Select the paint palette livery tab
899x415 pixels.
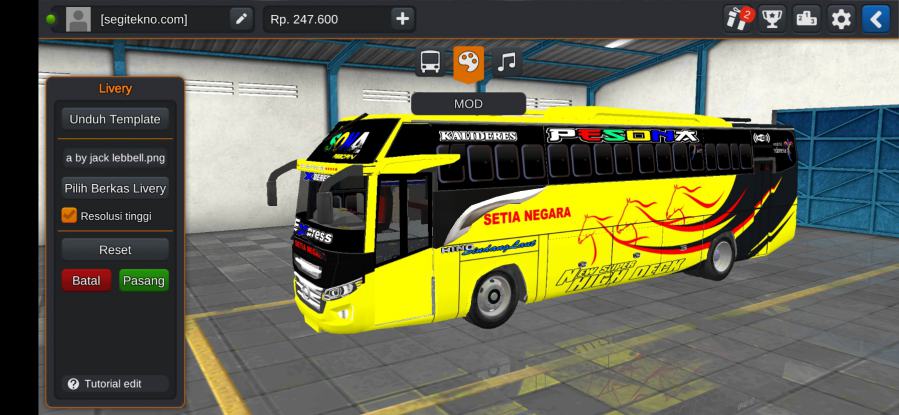point(468,62)
